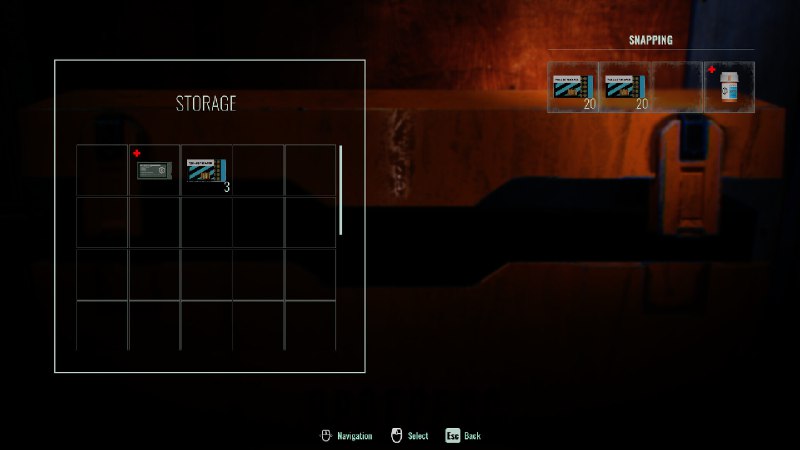
Task: Select the pill bottle in the Snapping panel
Action: pyautogui.click(x=729, y=87)
